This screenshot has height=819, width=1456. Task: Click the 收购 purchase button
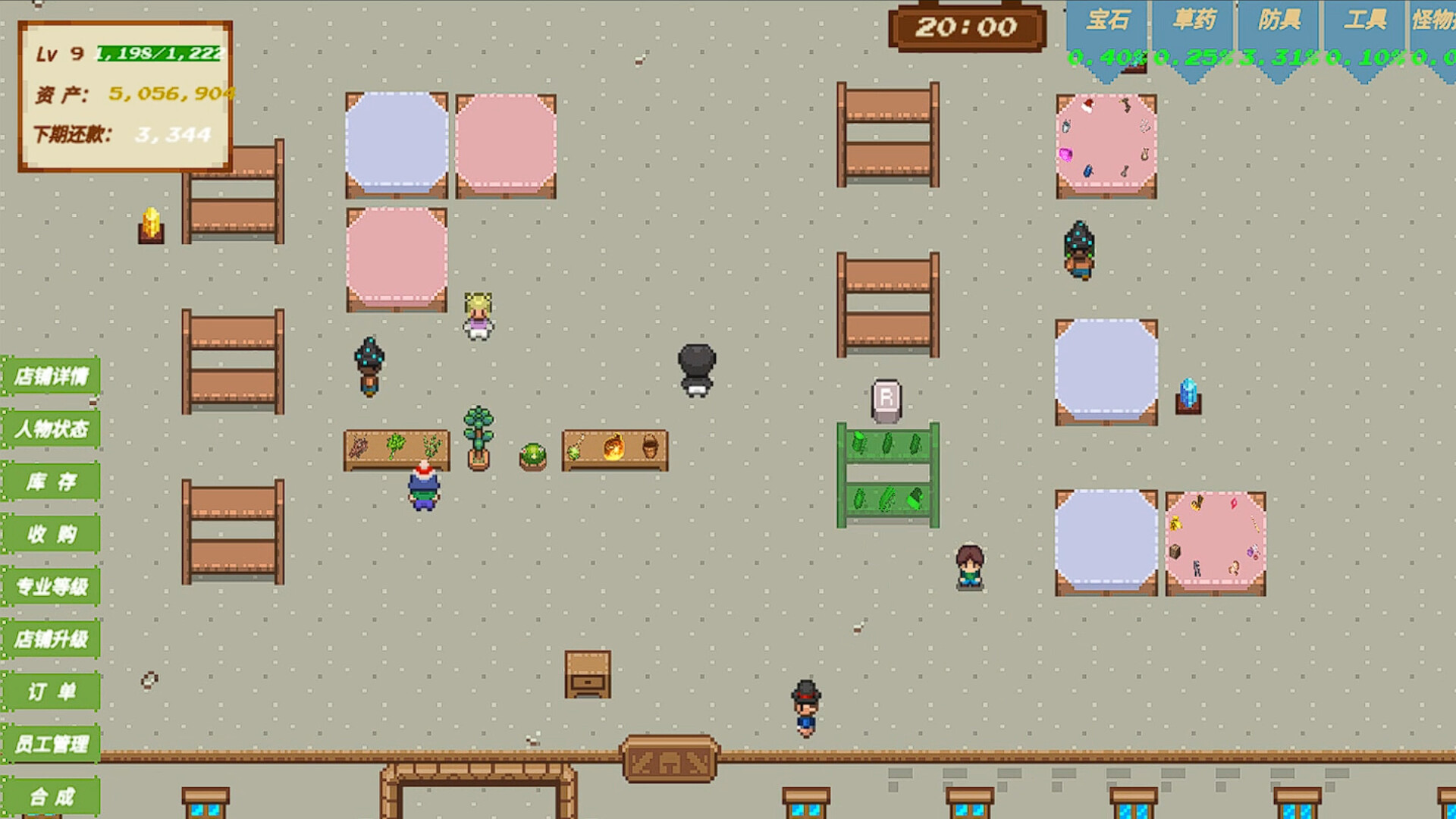click(x=50, y=535)
